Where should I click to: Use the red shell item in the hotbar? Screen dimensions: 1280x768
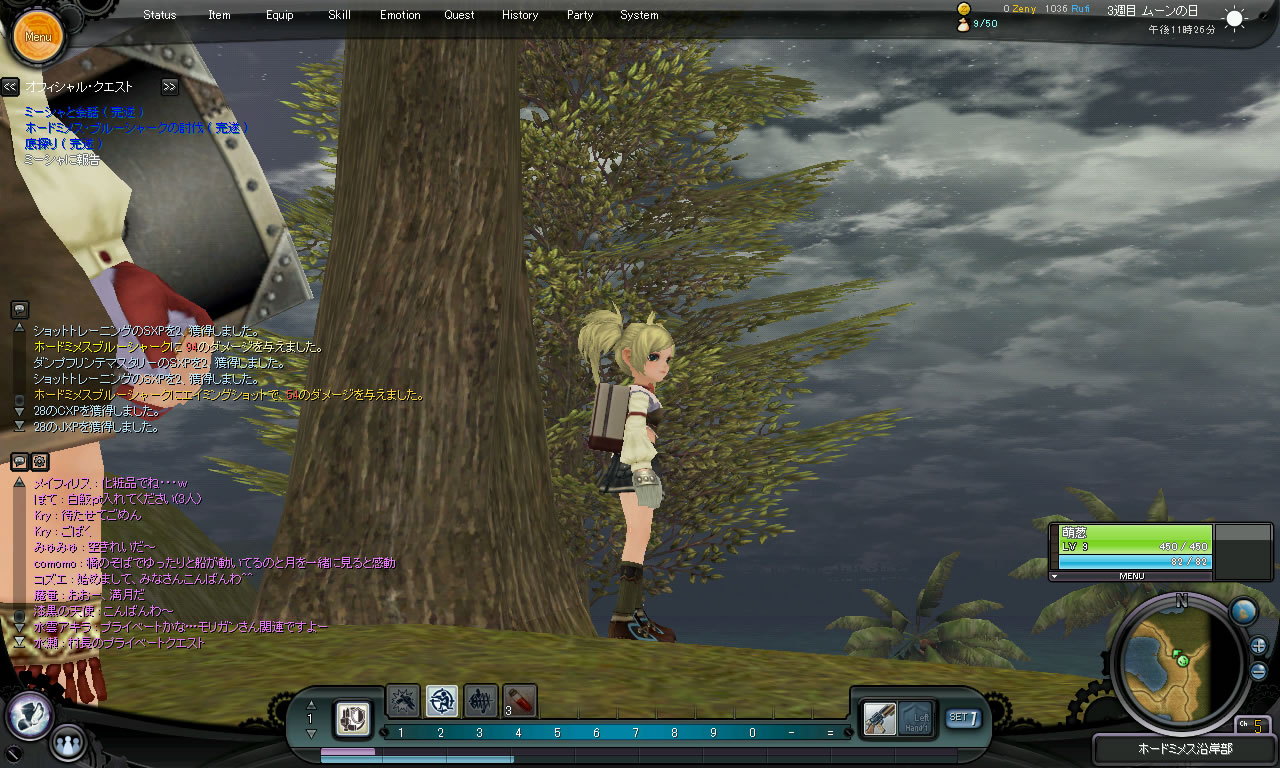(x=520, y=701)
